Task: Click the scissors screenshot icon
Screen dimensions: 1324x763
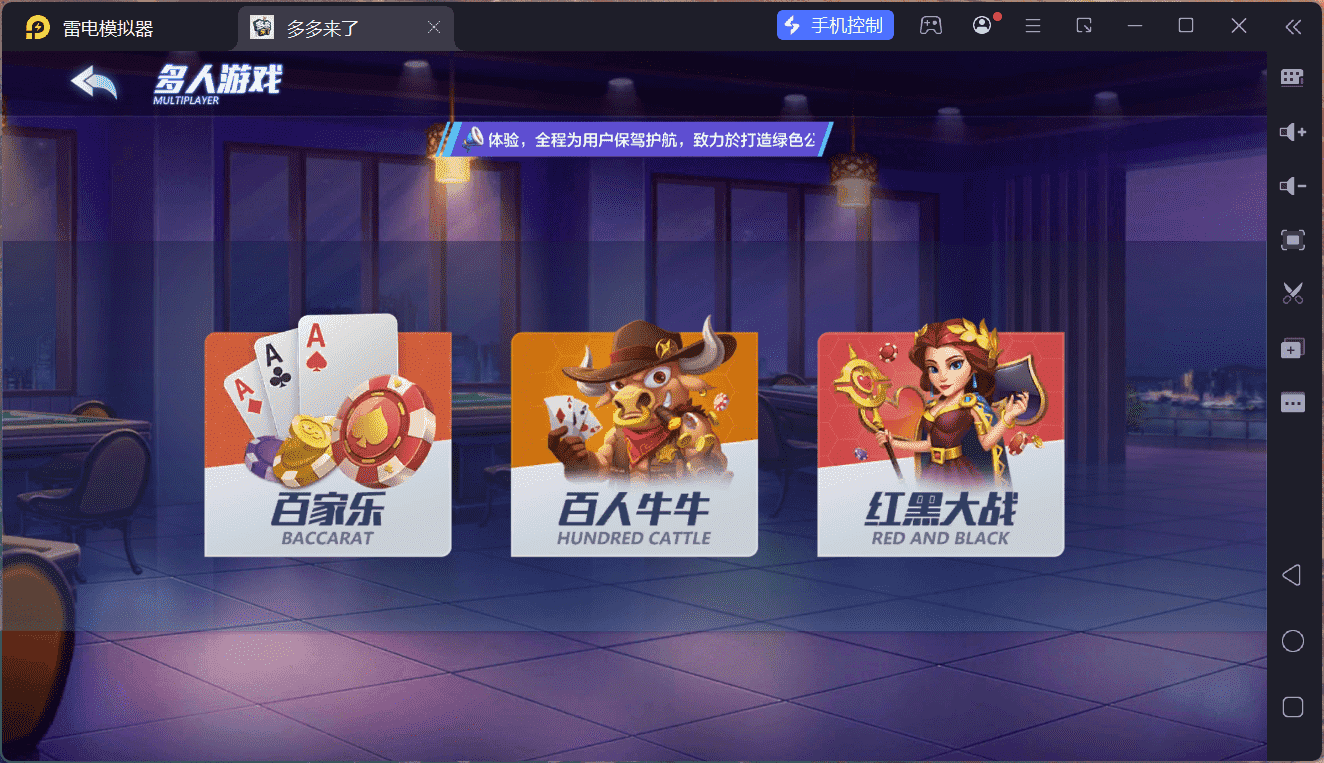Action: point(1292,292)
